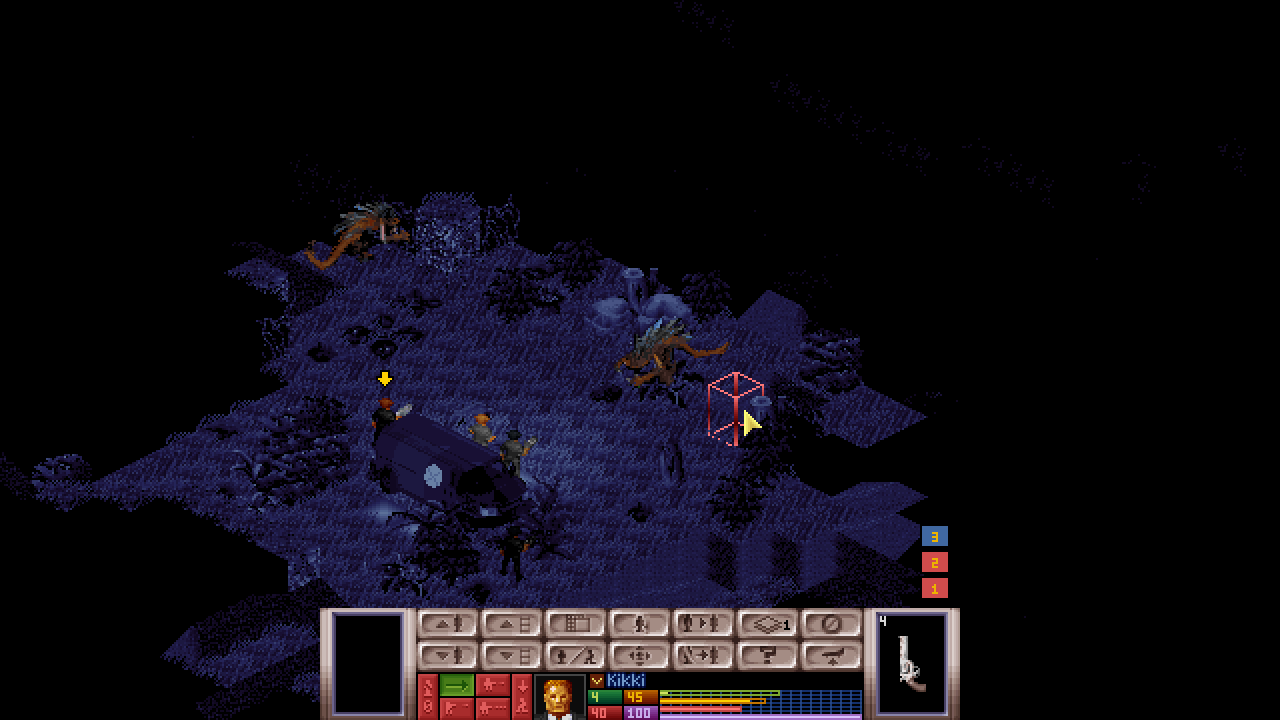Select the revolver in the right hand slot
The height and width of the screenshot is (720, 1280).
(x=911, y=663)
